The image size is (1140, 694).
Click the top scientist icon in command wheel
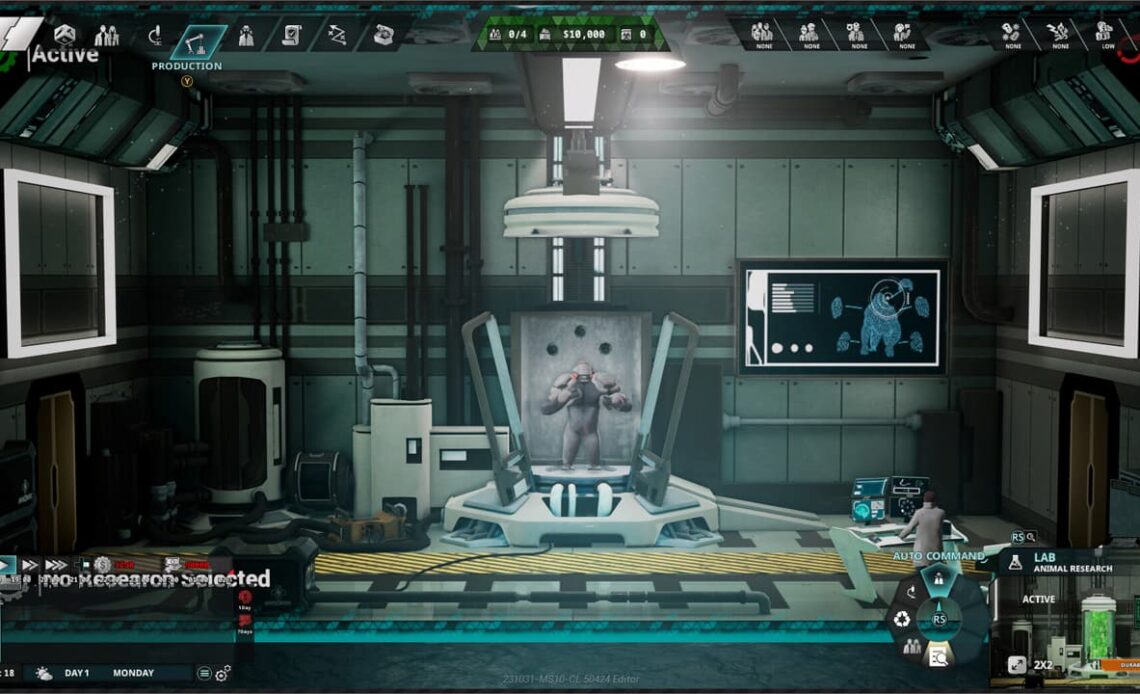click(x=939, y=578)
